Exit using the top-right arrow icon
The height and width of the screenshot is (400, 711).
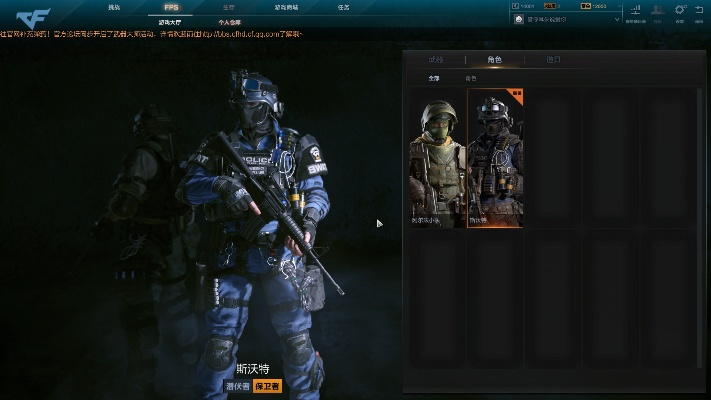coord(699,11)
